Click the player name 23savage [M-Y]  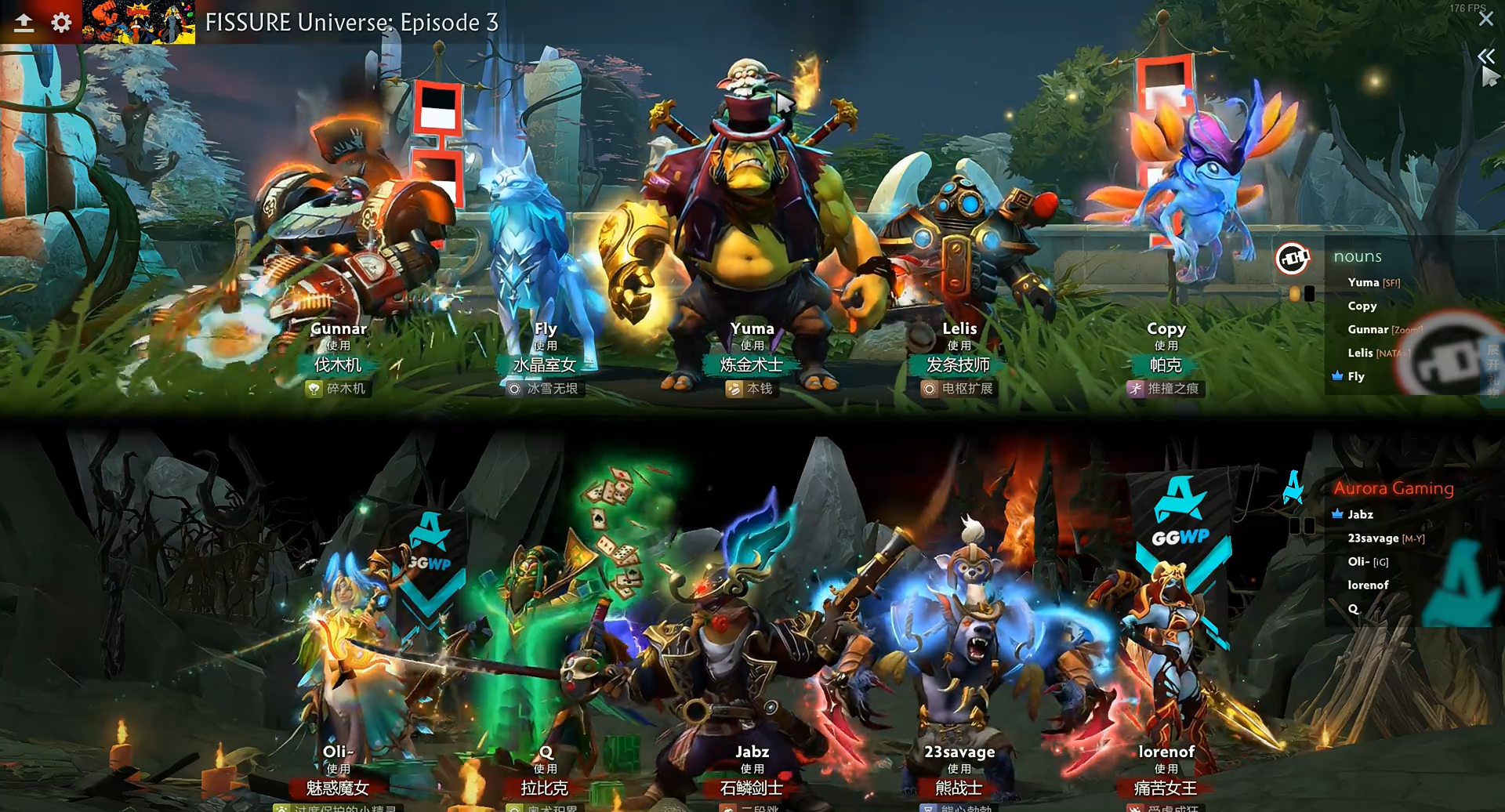pos(1386,538)
